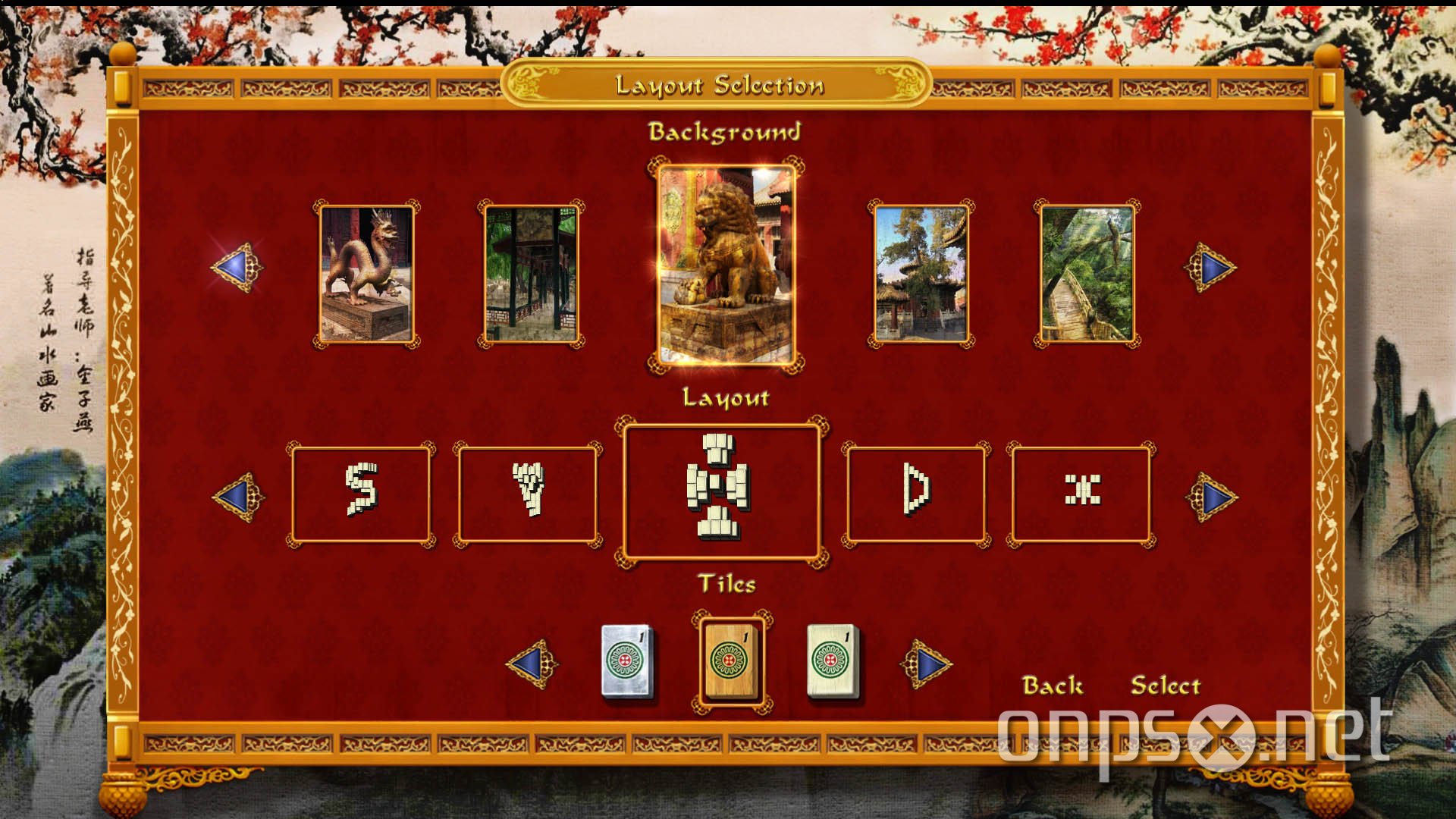Select the S-shaped layout
The height and width of the screenshot is (819, 1456).
360,494
